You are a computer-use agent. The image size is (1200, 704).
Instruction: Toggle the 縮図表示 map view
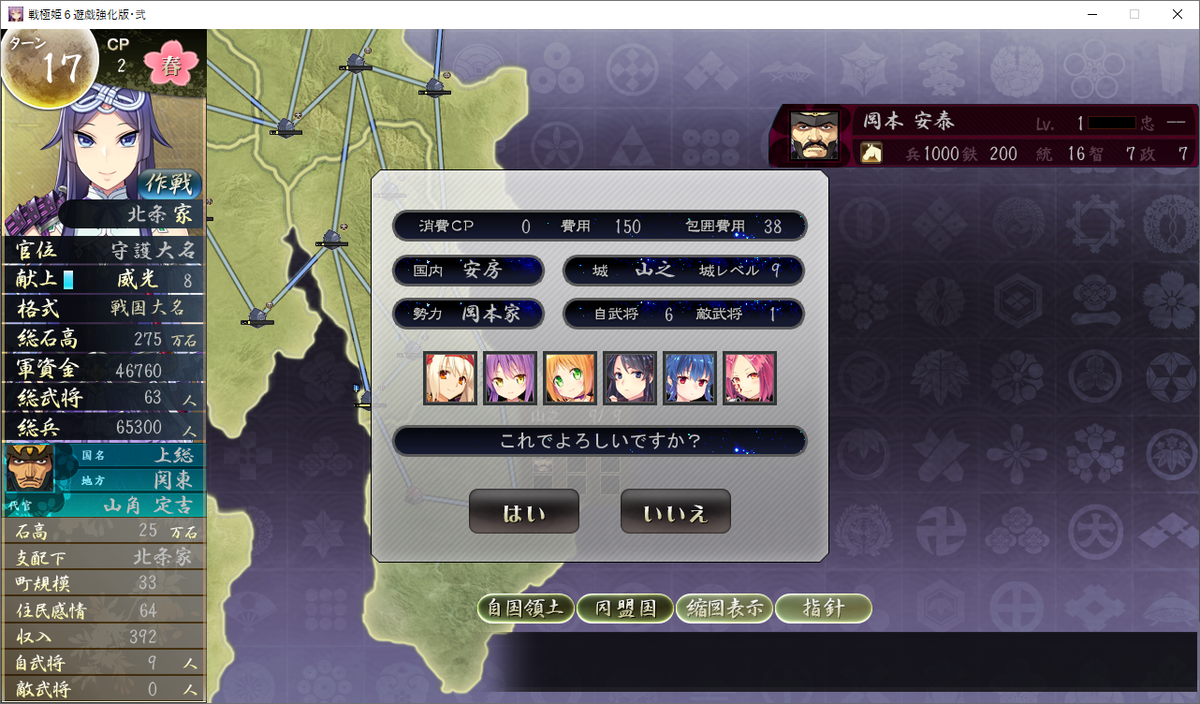[x=723, y=608]
